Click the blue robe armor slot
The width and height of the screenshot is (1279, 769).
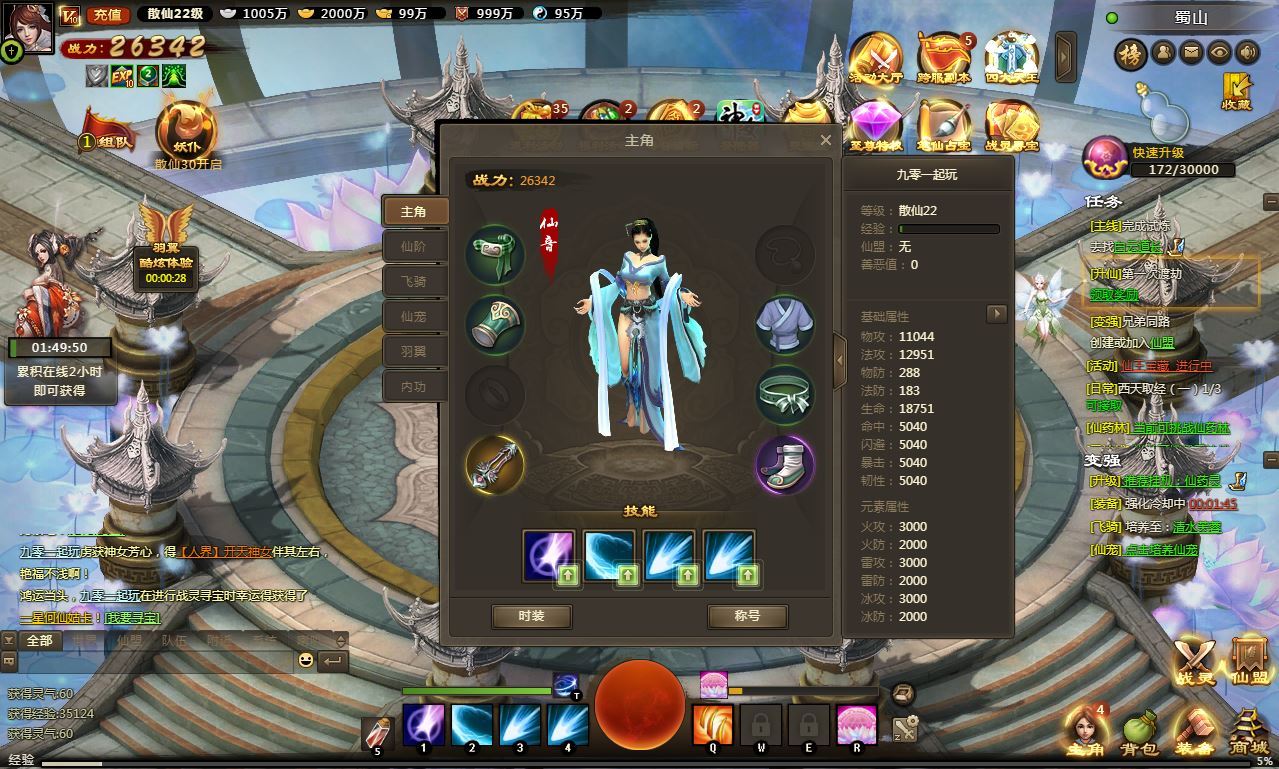(784, 324)
